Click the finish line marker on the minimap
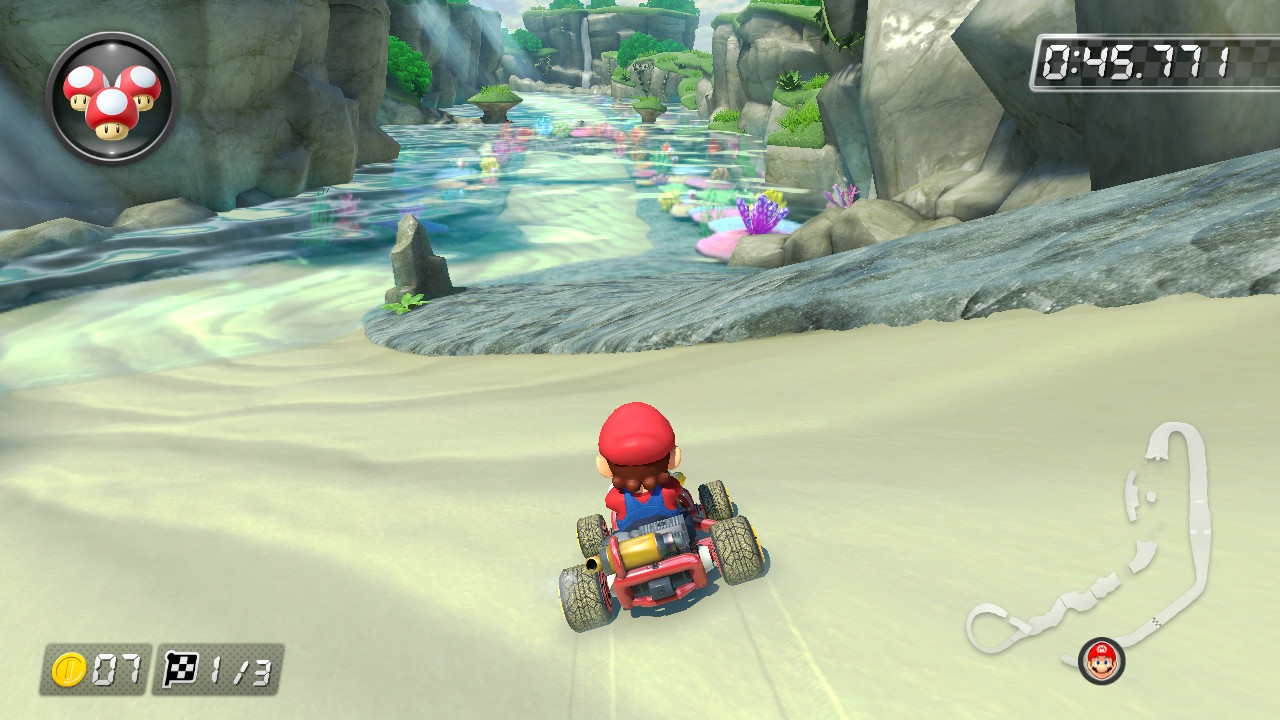Viewport: 1280px width, 720px height. pos(1155,621)
